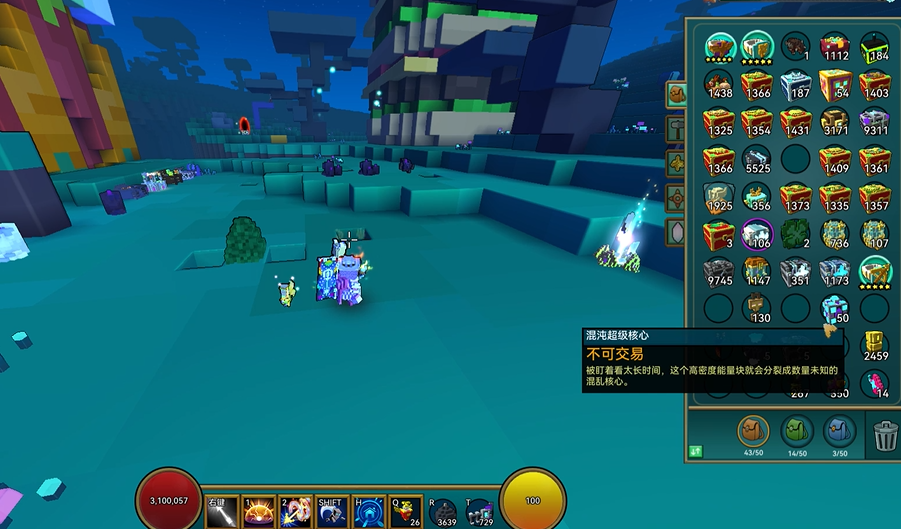Select the gold item stack of 2459

(x=874, y=346)
